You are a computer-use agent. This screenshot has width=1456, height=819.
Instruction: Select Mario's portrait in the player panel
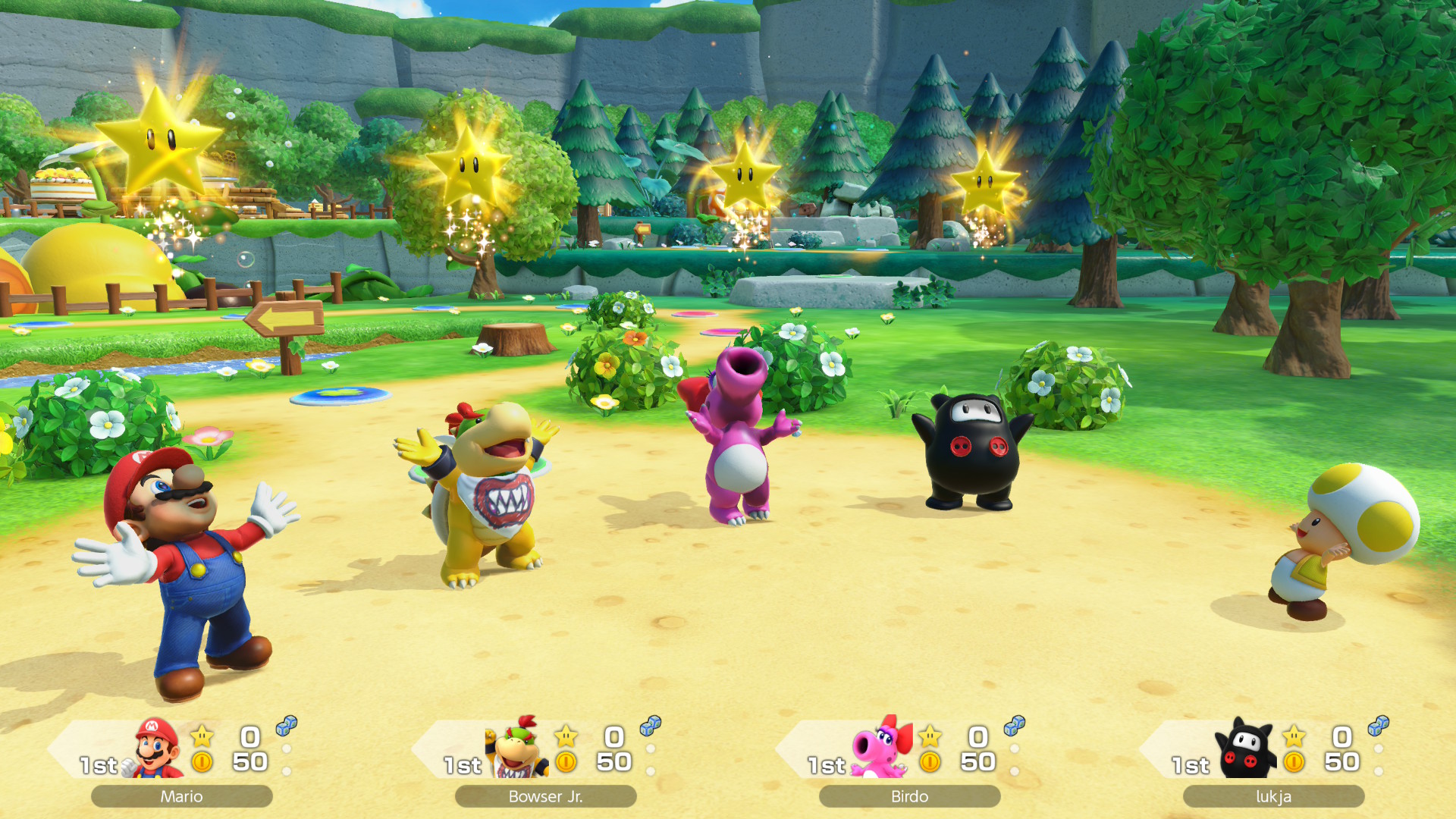pos(157,749)
